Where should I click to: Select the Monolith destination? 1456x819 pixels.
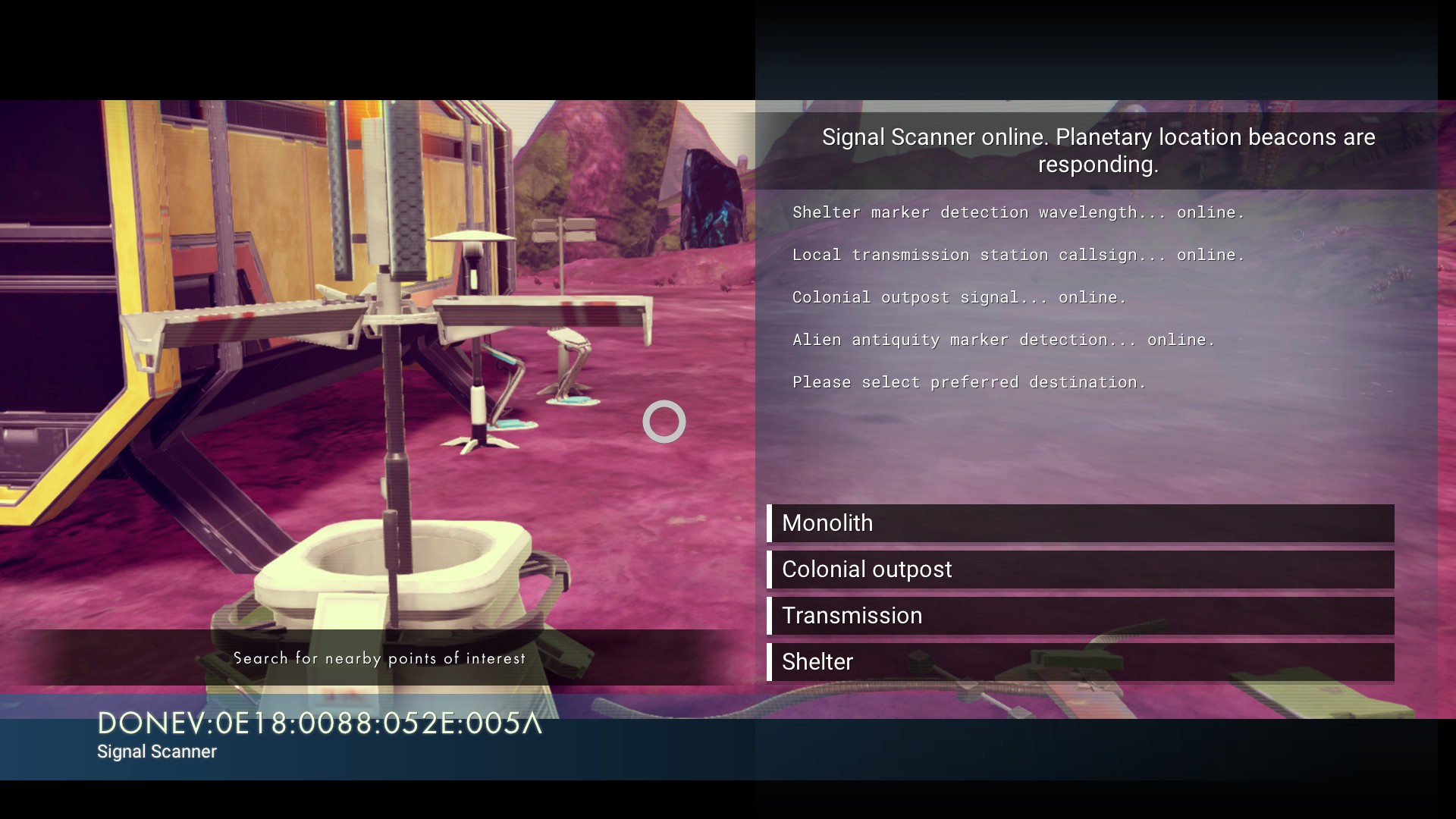pyautogui.click(x=1080, y=523)
